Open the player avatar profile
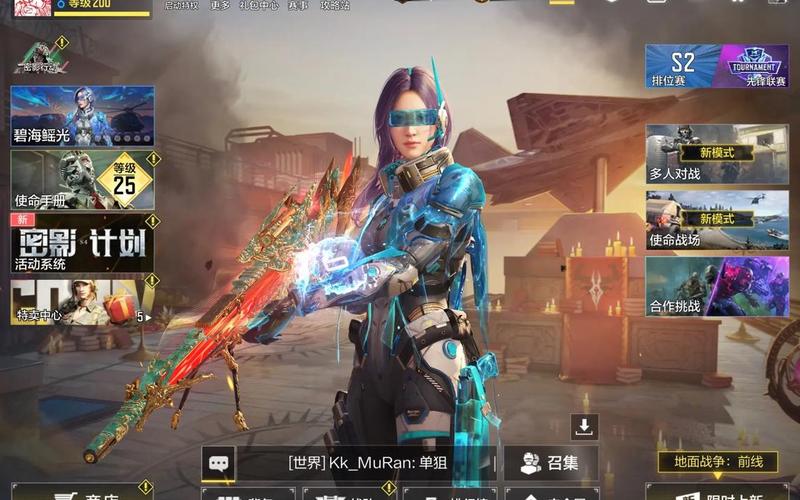Image resolution: width=800 pixels, height=500 pixels. [x=26, y=6]
